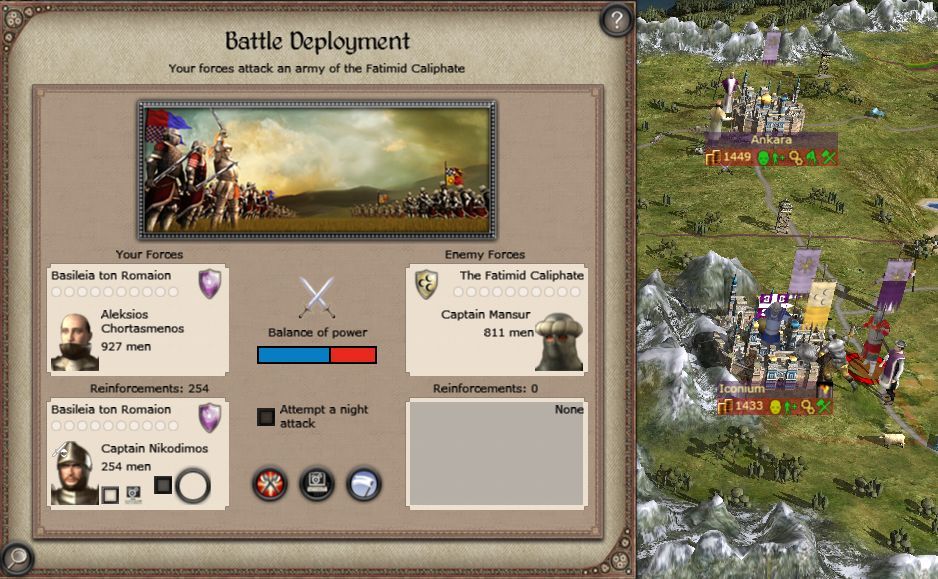
Task: Click the Fatimid Caliphate faction emblem
Action: [427, 284]
